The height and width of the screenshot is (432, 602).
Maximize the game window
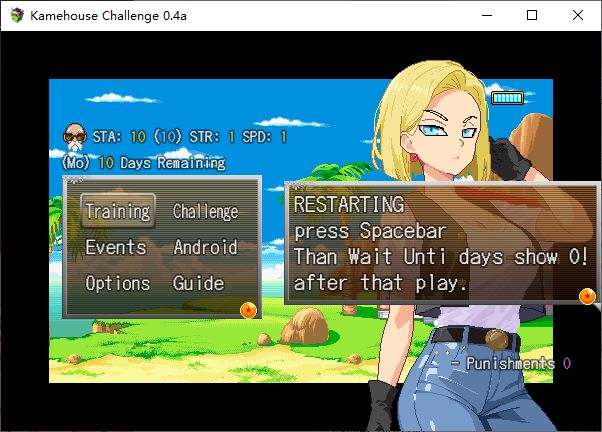click(532, 16)
